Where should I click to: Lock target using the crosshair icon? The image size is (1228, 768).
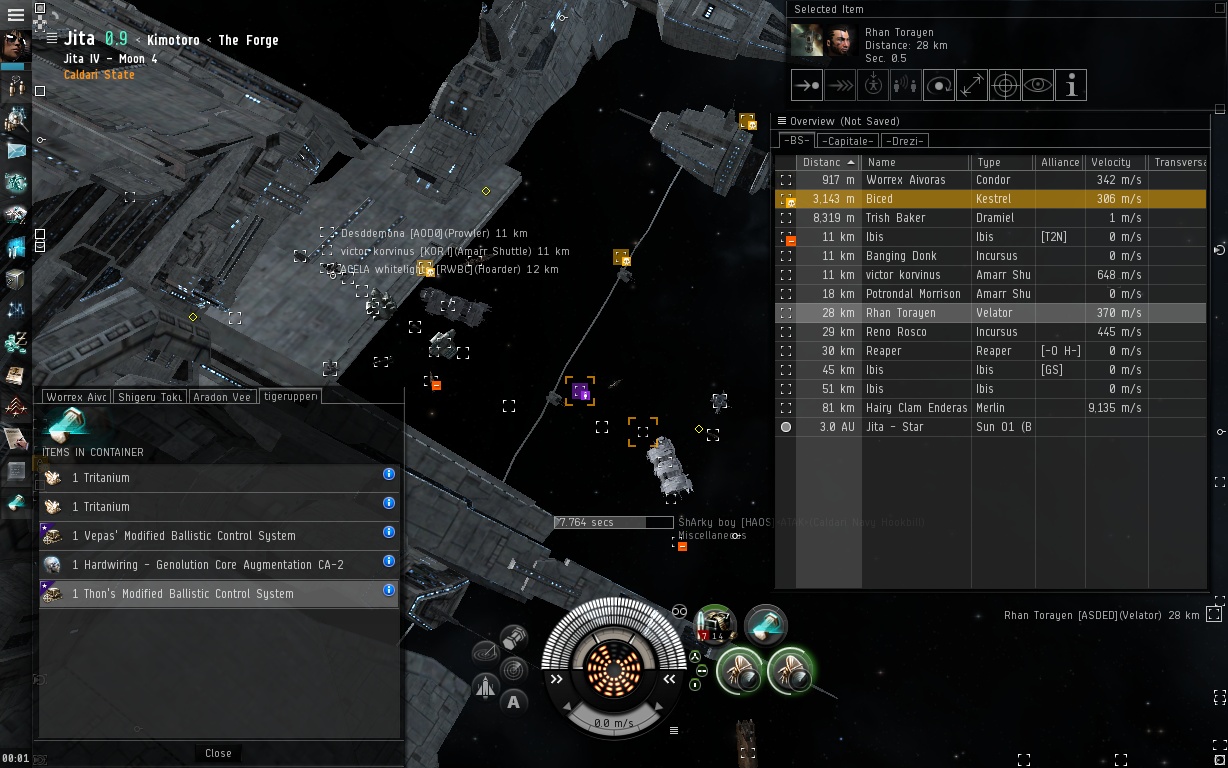1004,86
